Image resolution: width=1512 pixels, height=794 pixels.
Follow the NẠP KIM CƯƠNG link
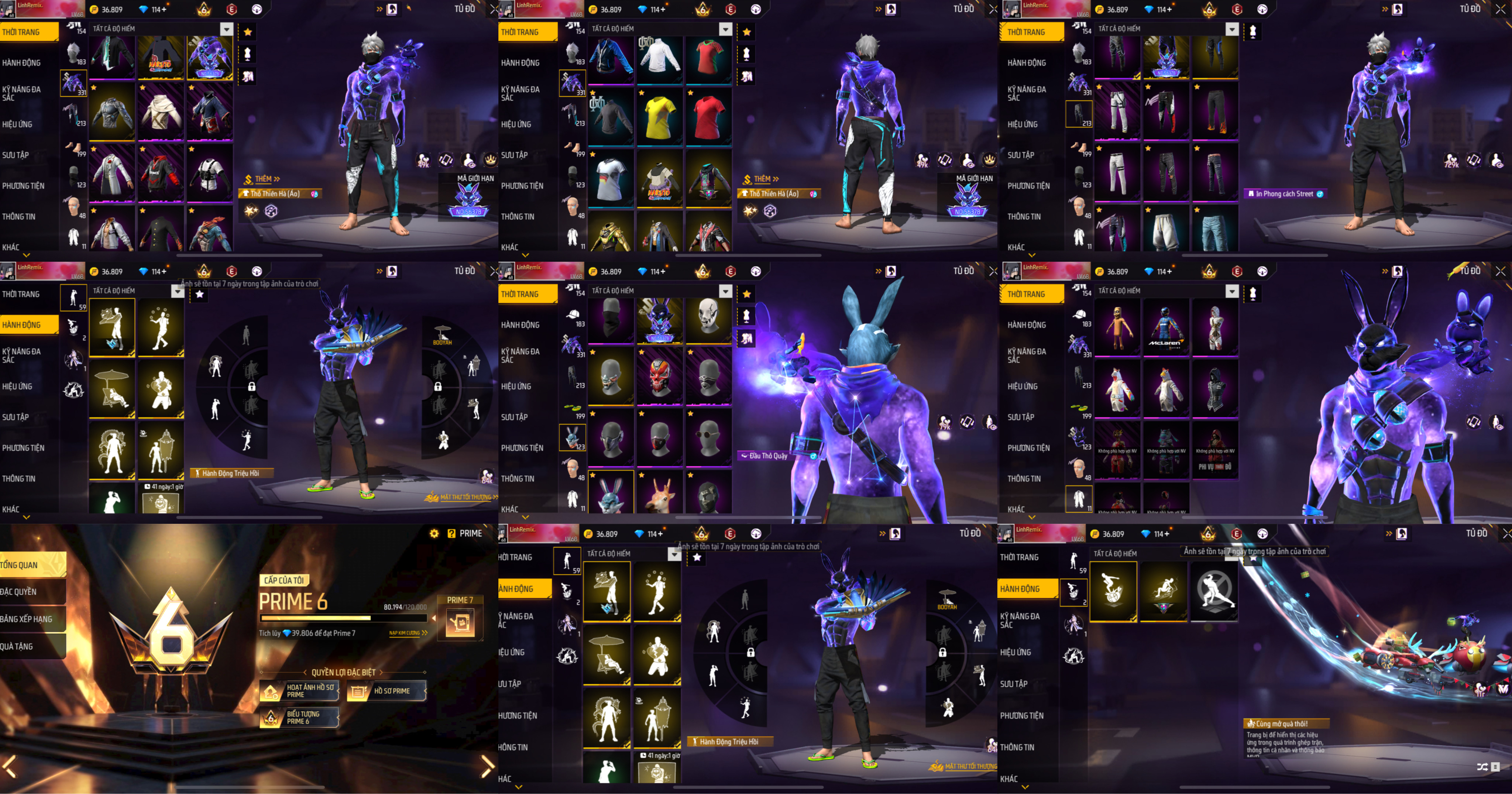408,633
